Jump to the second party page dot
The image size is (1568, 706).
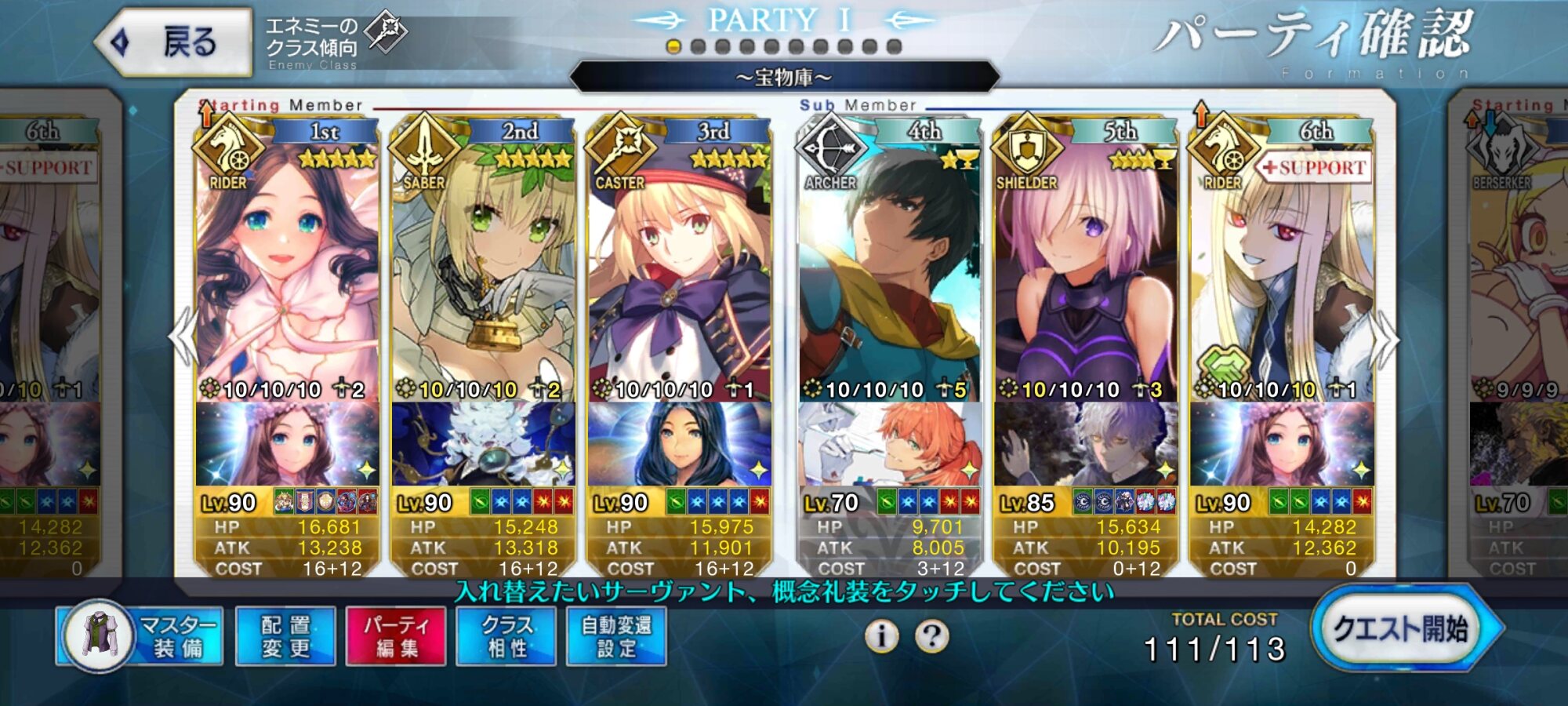[x=698, y=47]
